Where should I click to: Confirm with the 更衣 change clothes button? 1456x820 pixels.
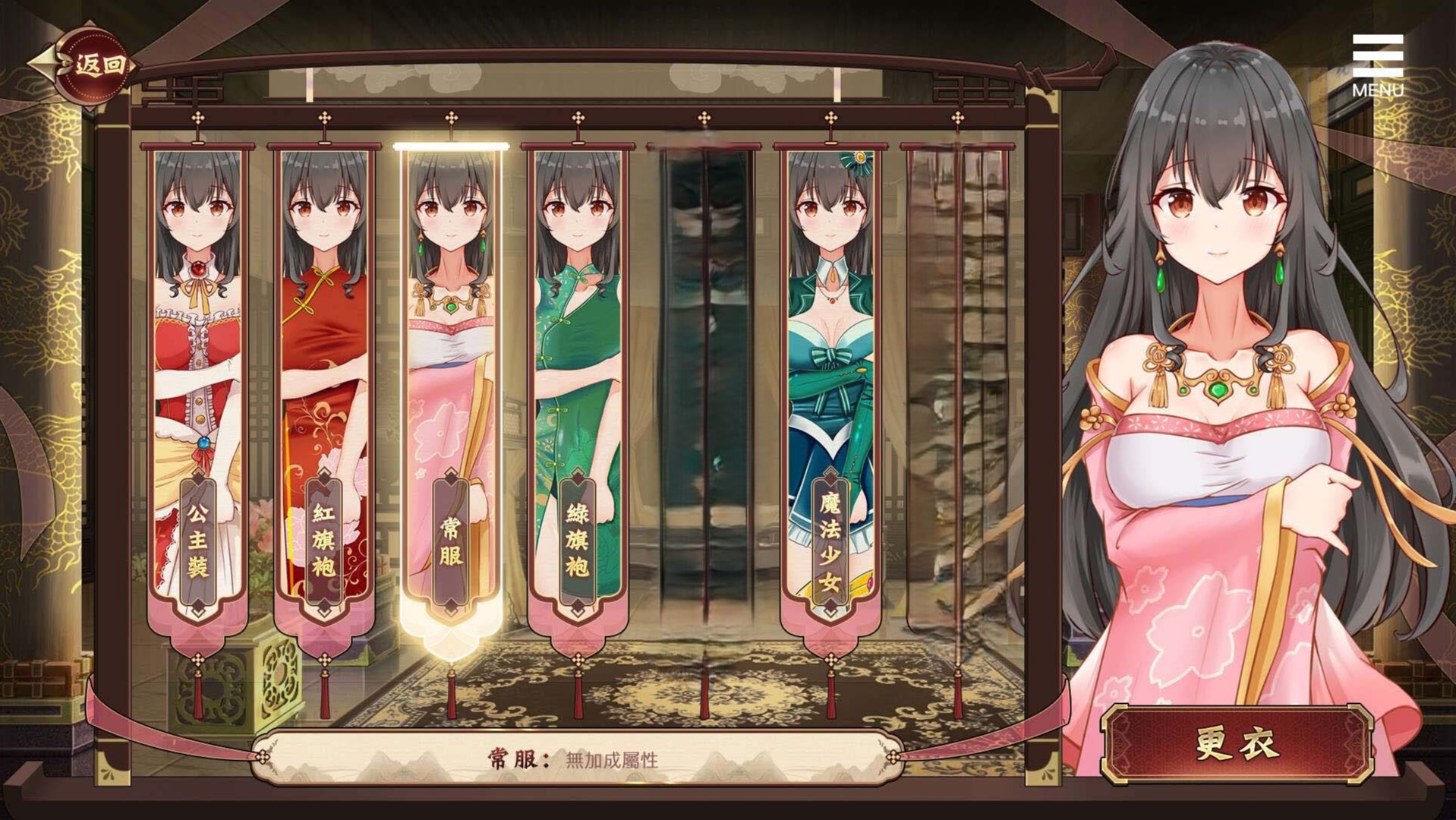tap(1237, 744)
